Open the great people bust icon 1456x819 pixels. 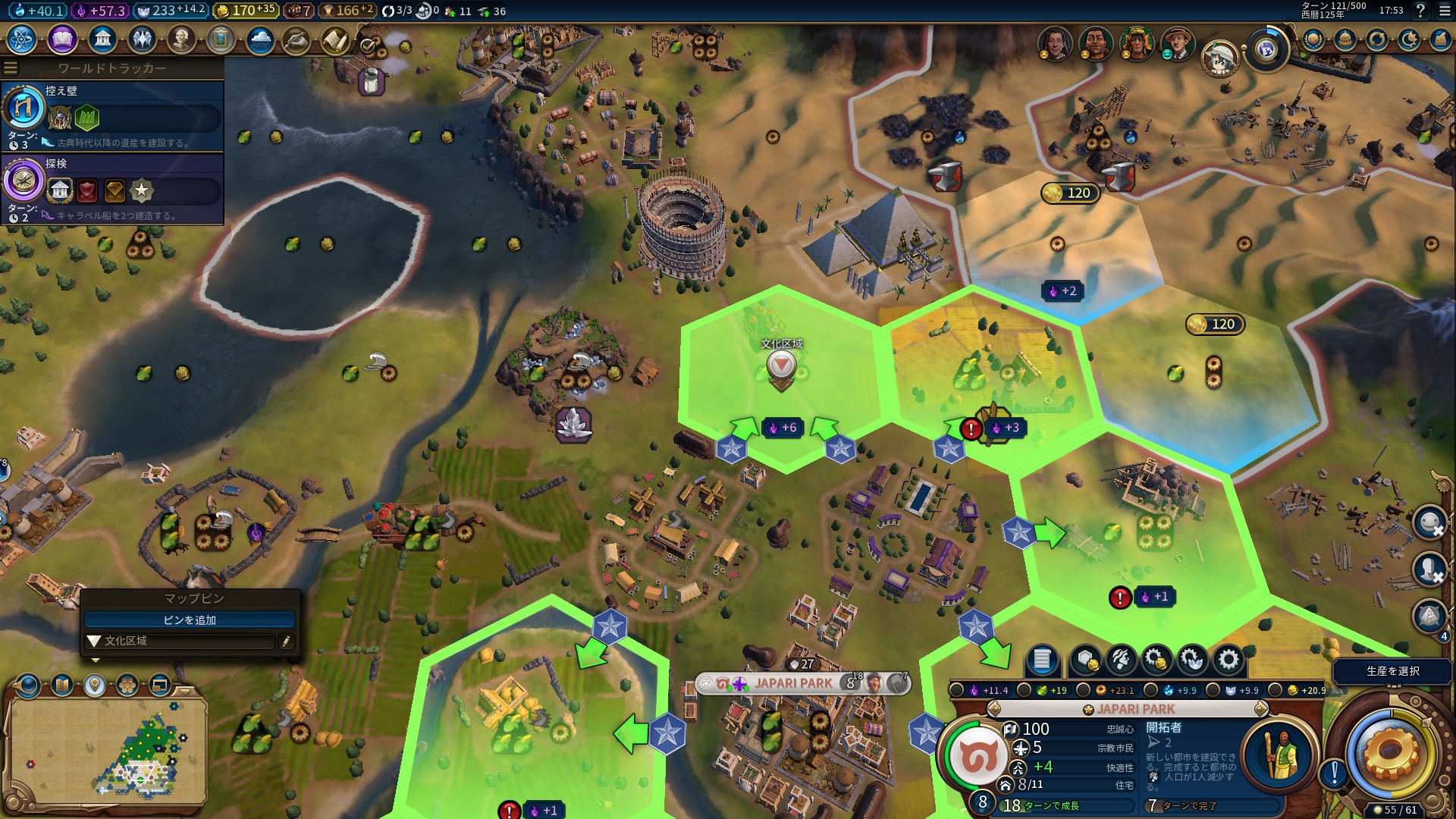(180, 39)
